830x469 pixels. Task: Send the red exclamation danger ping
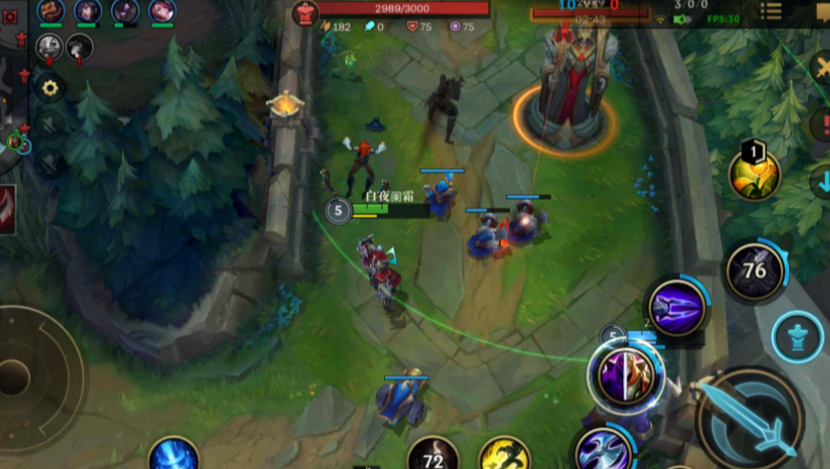point(822,124)
